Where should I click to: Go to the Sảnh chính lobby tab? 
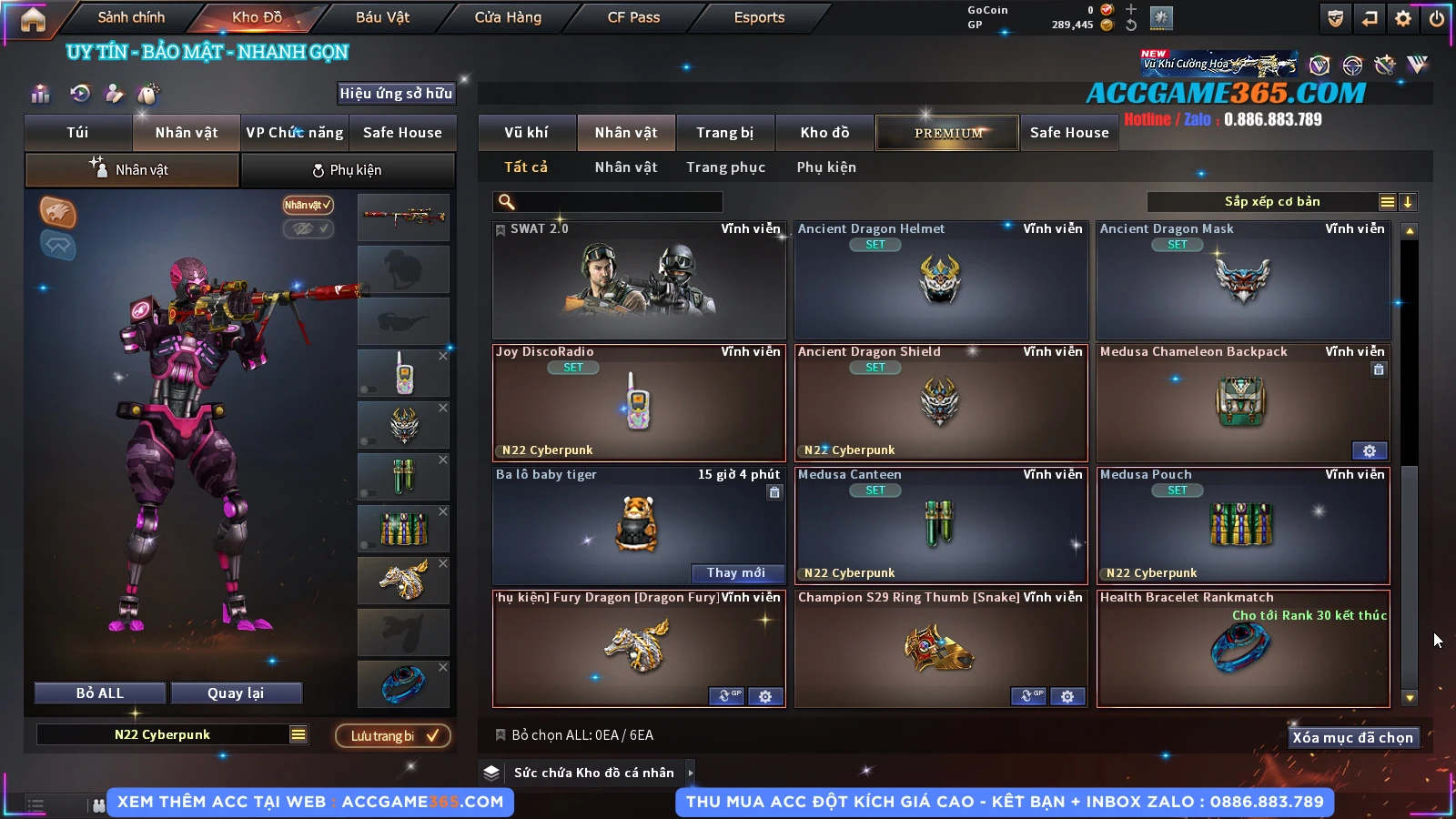(x=131, y=17)
